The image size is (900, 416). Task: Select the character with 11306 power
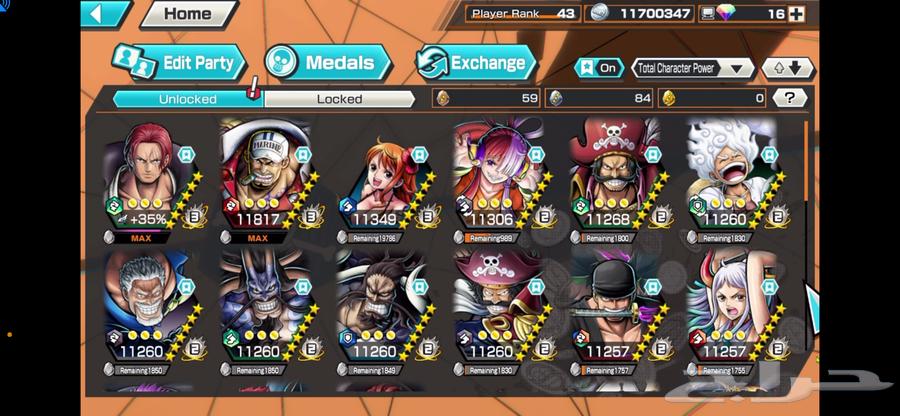[497, 180]
